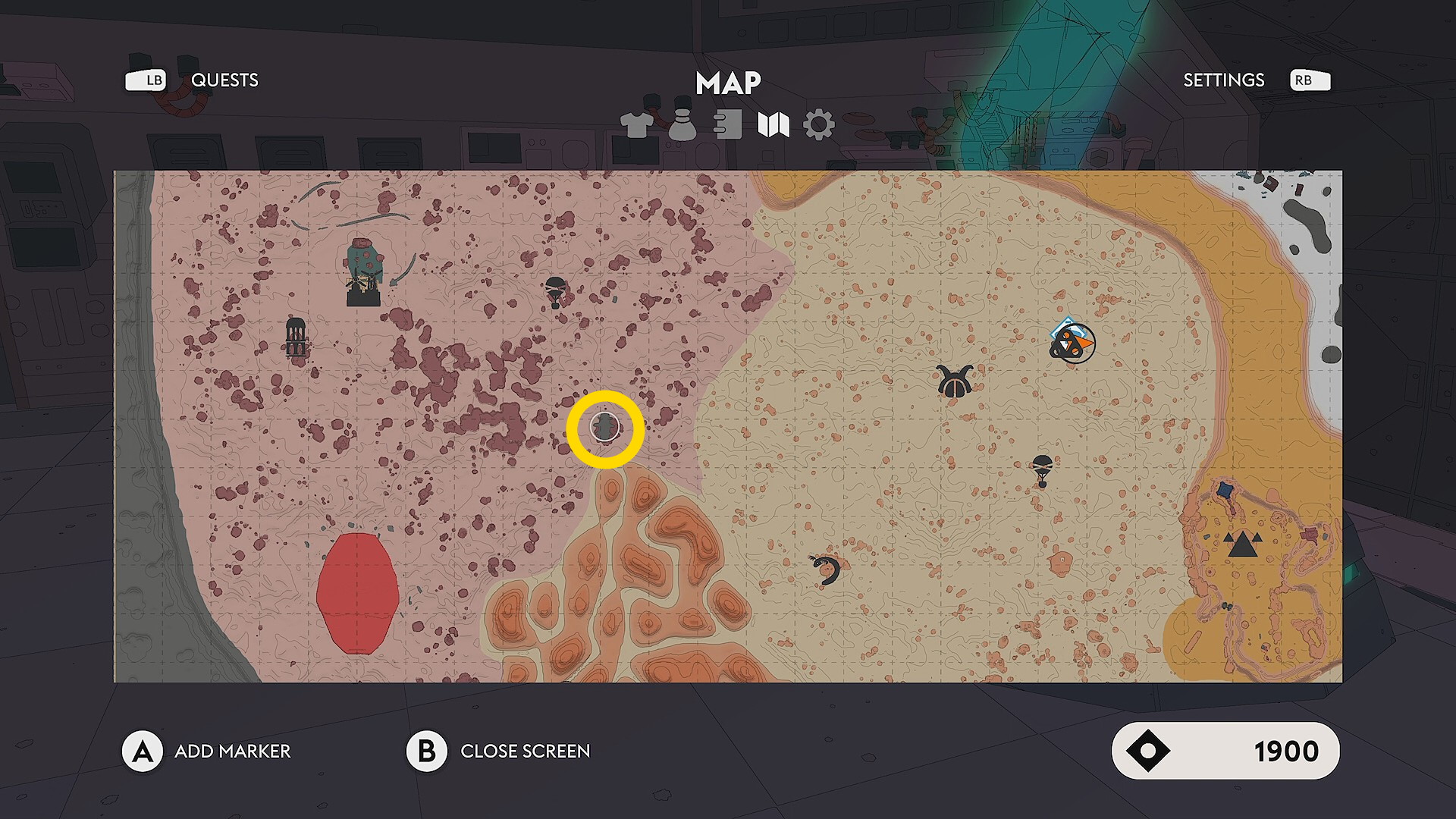Switch to the inventory pouch tab

coord(682,125)
